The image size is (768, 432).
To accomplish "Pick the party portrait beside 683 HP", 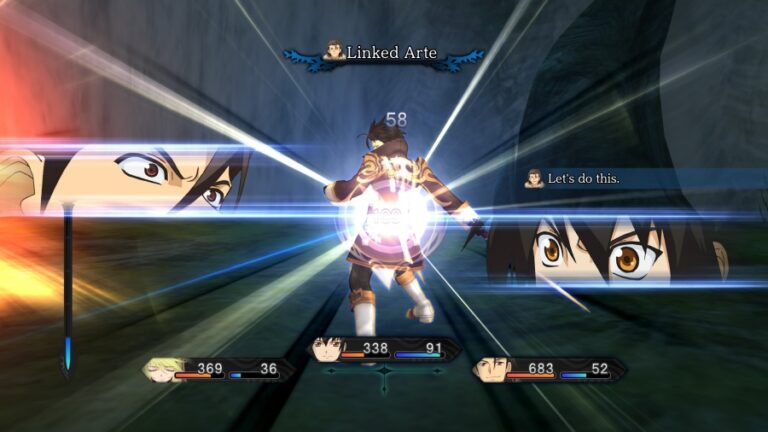I will (x=490, y=369).
